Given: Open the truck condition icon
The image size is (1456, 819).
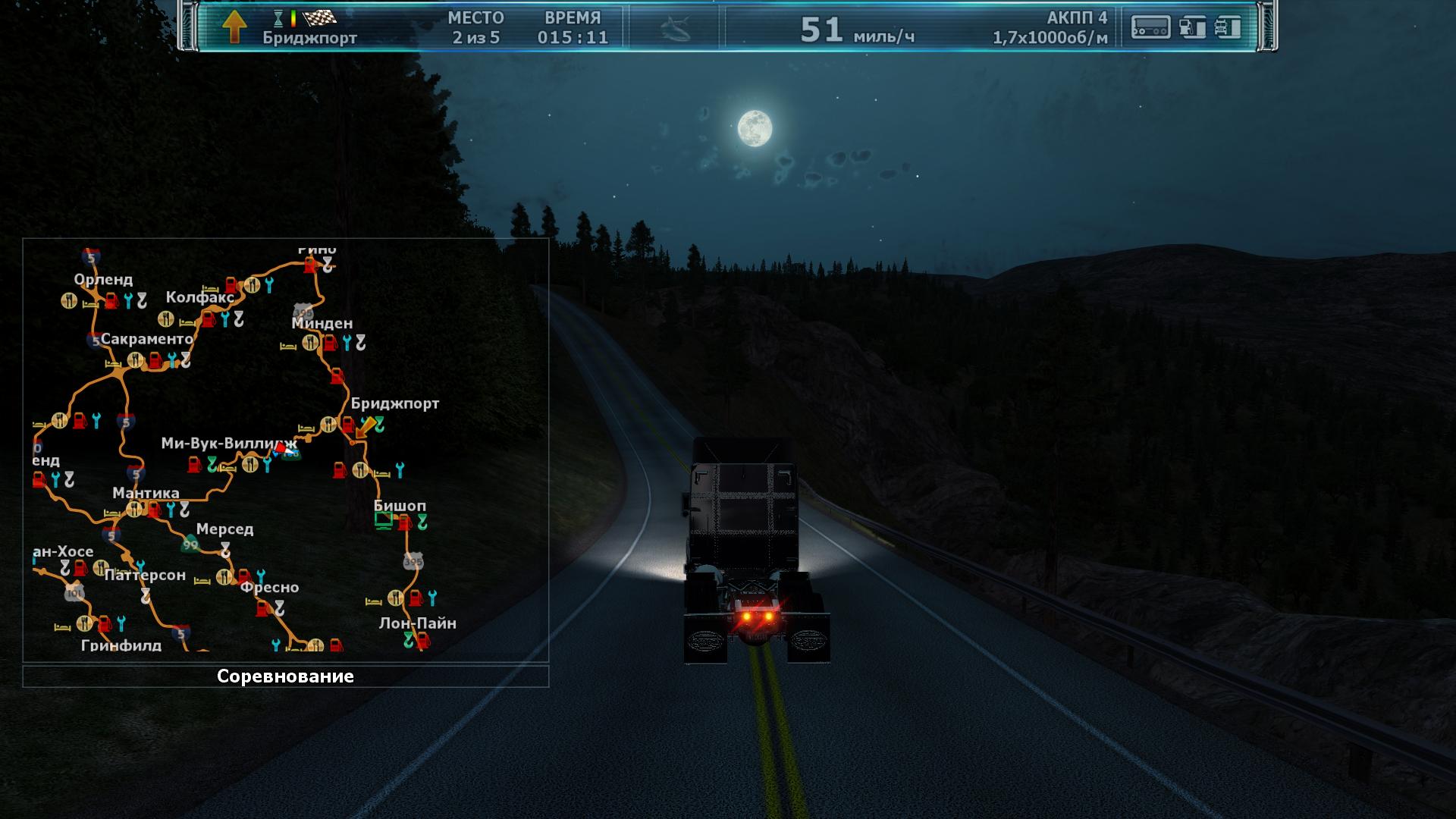Looking at the screenshot, I should coord(1228,27).
